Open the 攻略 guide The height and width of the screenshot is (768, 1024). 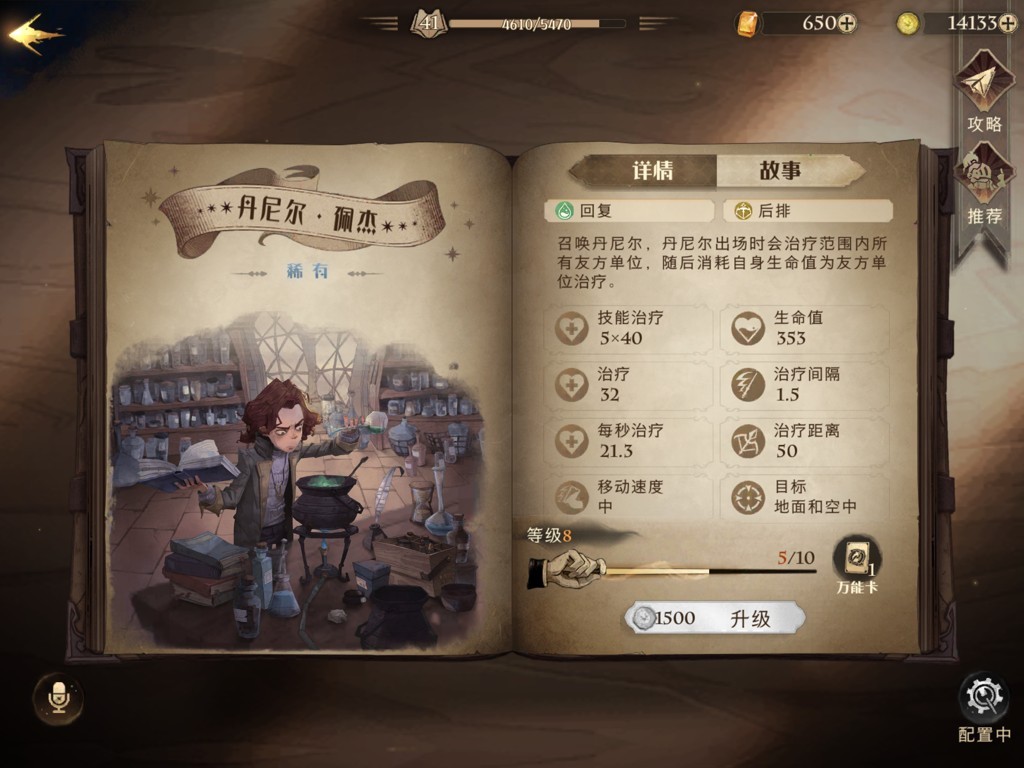[x=984, y=92]
